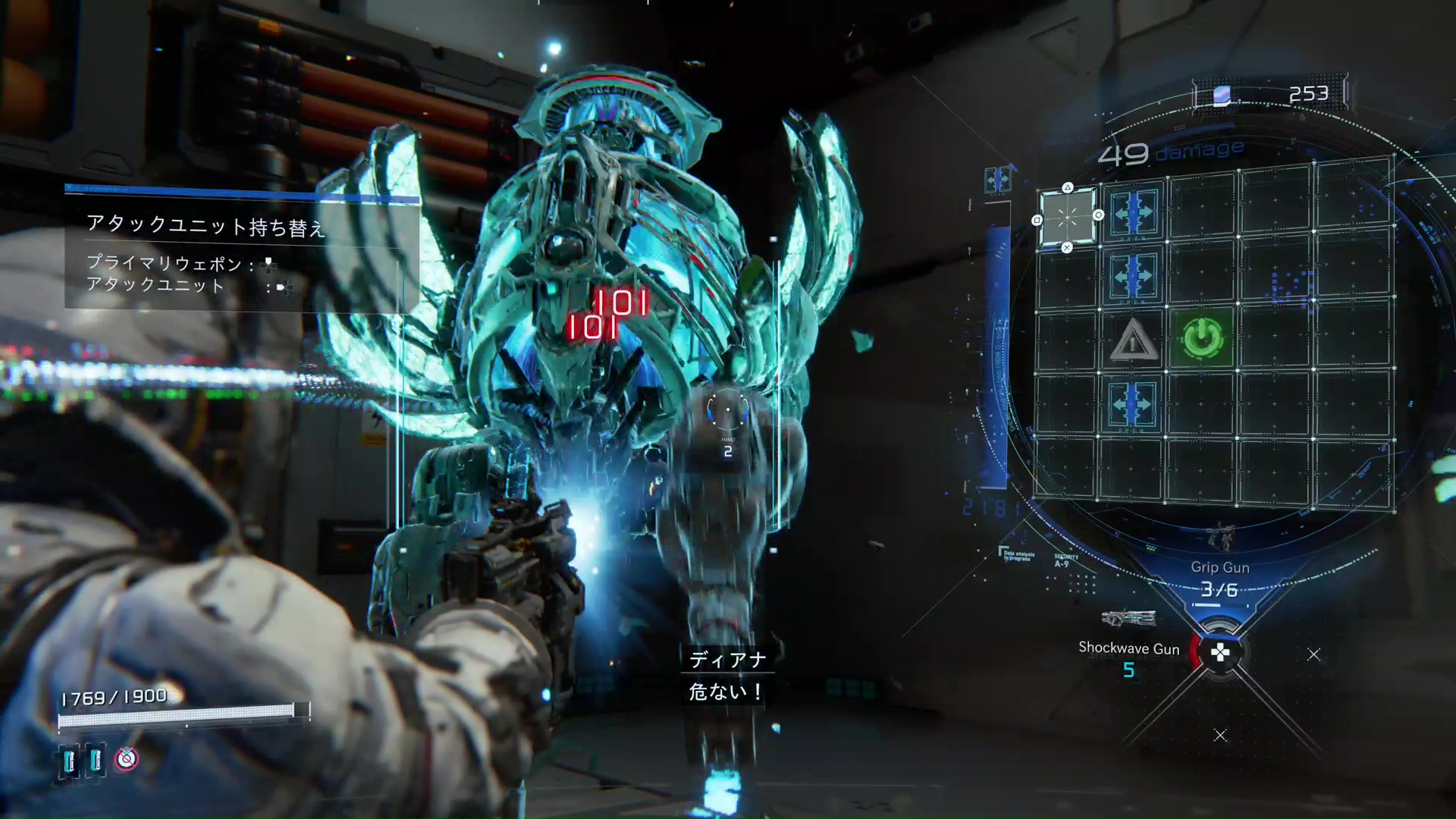Click the blue arrow icon outside the hacking grid

[x=997, y=180]
